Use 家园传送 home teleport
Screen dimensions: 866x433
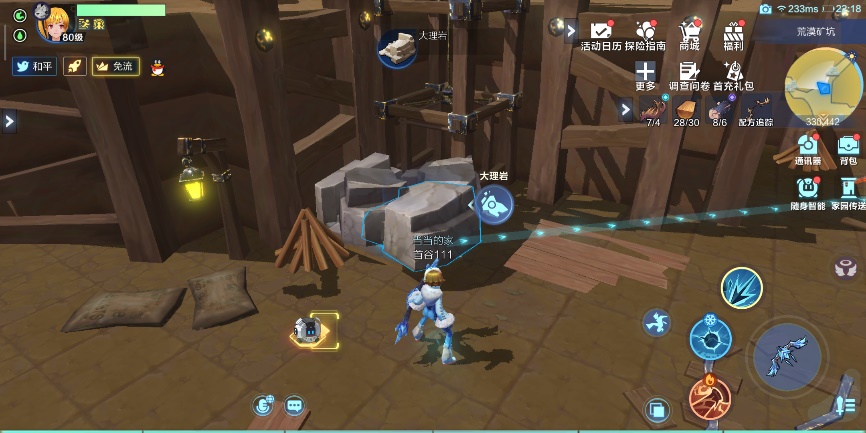tap(848, 191)
